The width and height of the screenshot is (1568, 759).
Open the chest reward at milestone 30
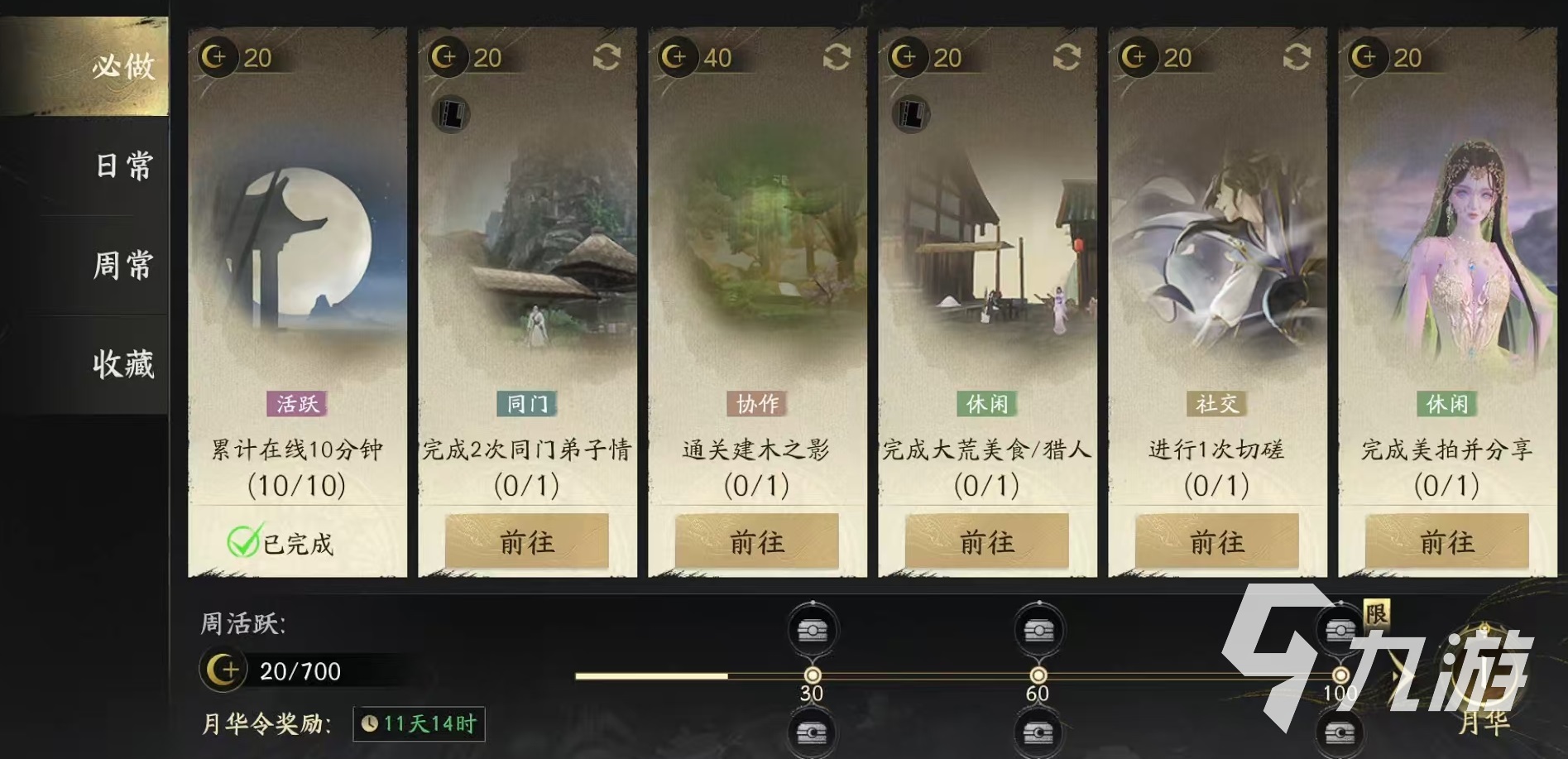[x=812, y=630]
